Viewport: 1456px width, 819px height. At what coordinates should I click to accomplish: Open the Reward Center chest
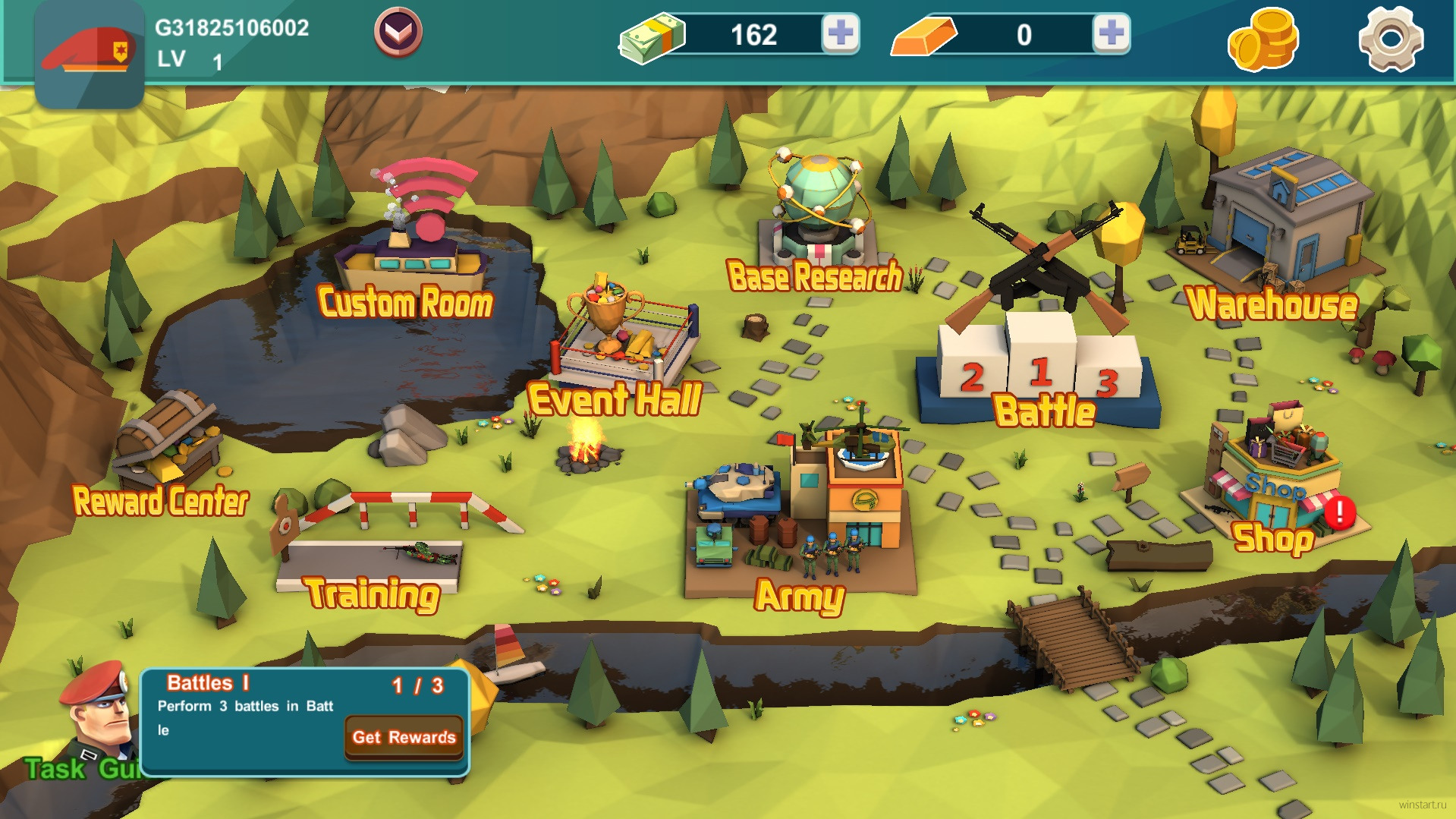click(167, 448)
